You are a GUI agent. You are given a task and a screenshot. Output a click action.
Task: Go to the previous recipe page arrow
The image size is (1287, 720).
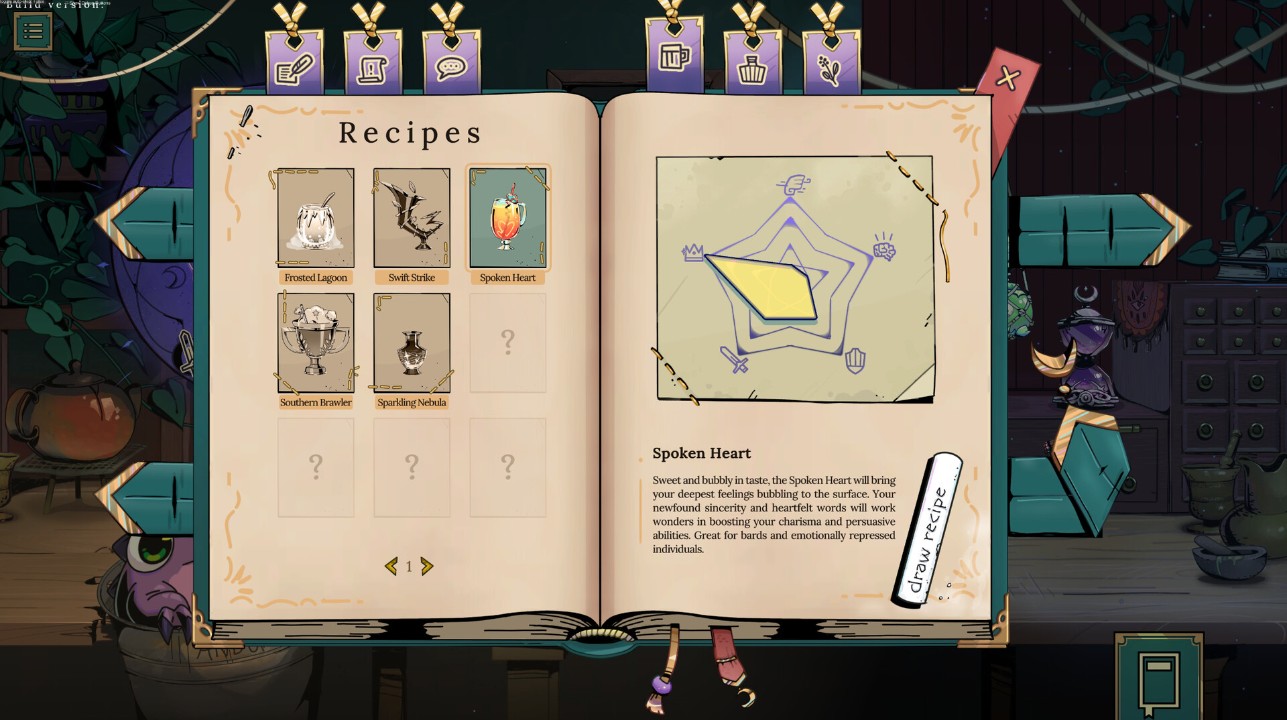[x=391, y=567]
